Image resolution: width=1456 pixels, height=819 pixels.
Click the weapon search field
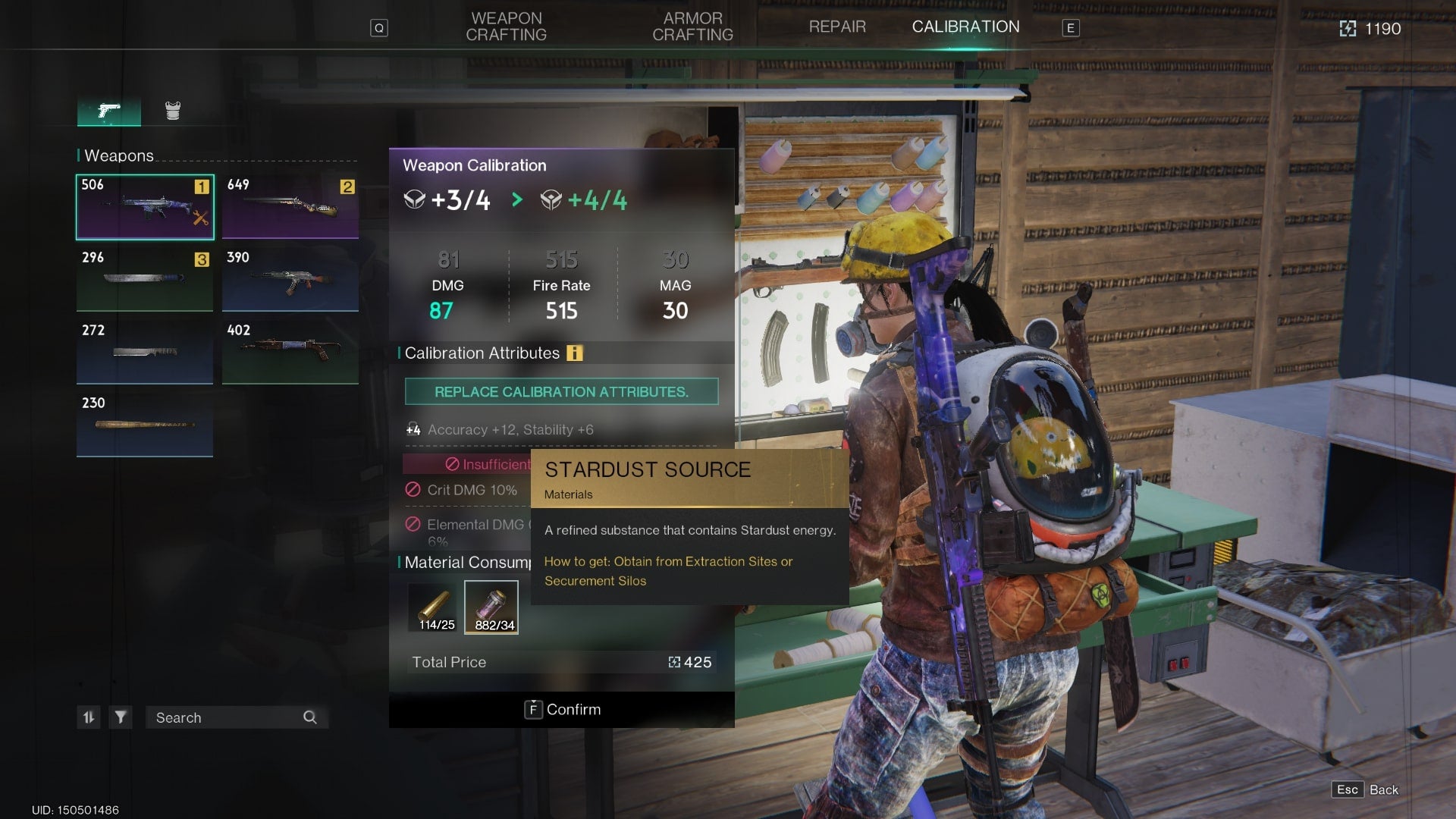coord(227,717)
